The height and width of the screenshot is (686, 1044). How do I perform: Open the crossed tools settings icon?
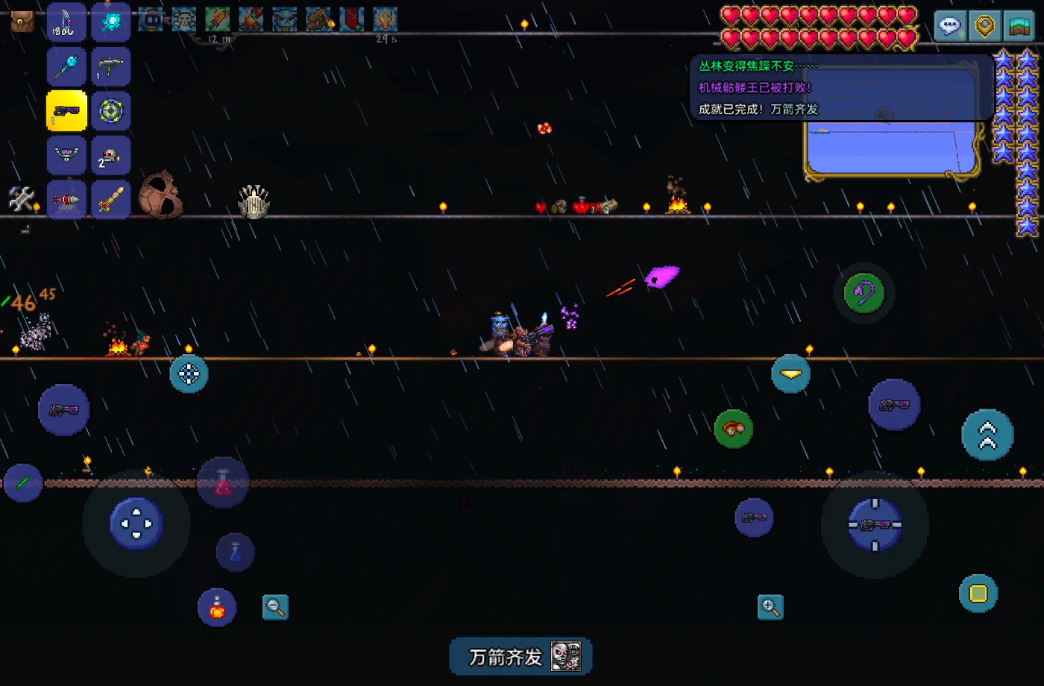[22, 199]
